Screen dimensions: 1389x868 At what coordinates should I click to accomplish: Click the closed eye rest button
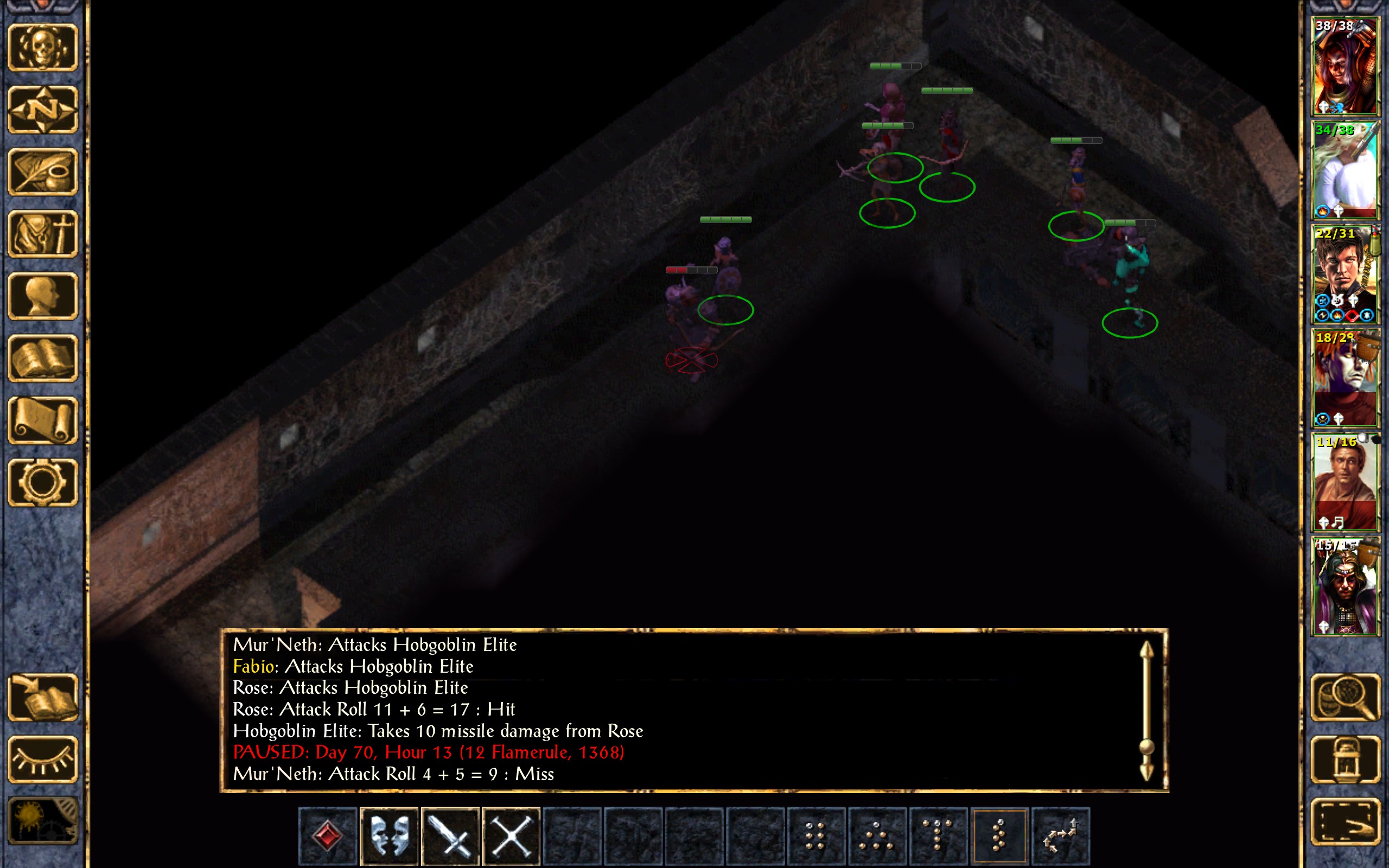click(43, 759)
